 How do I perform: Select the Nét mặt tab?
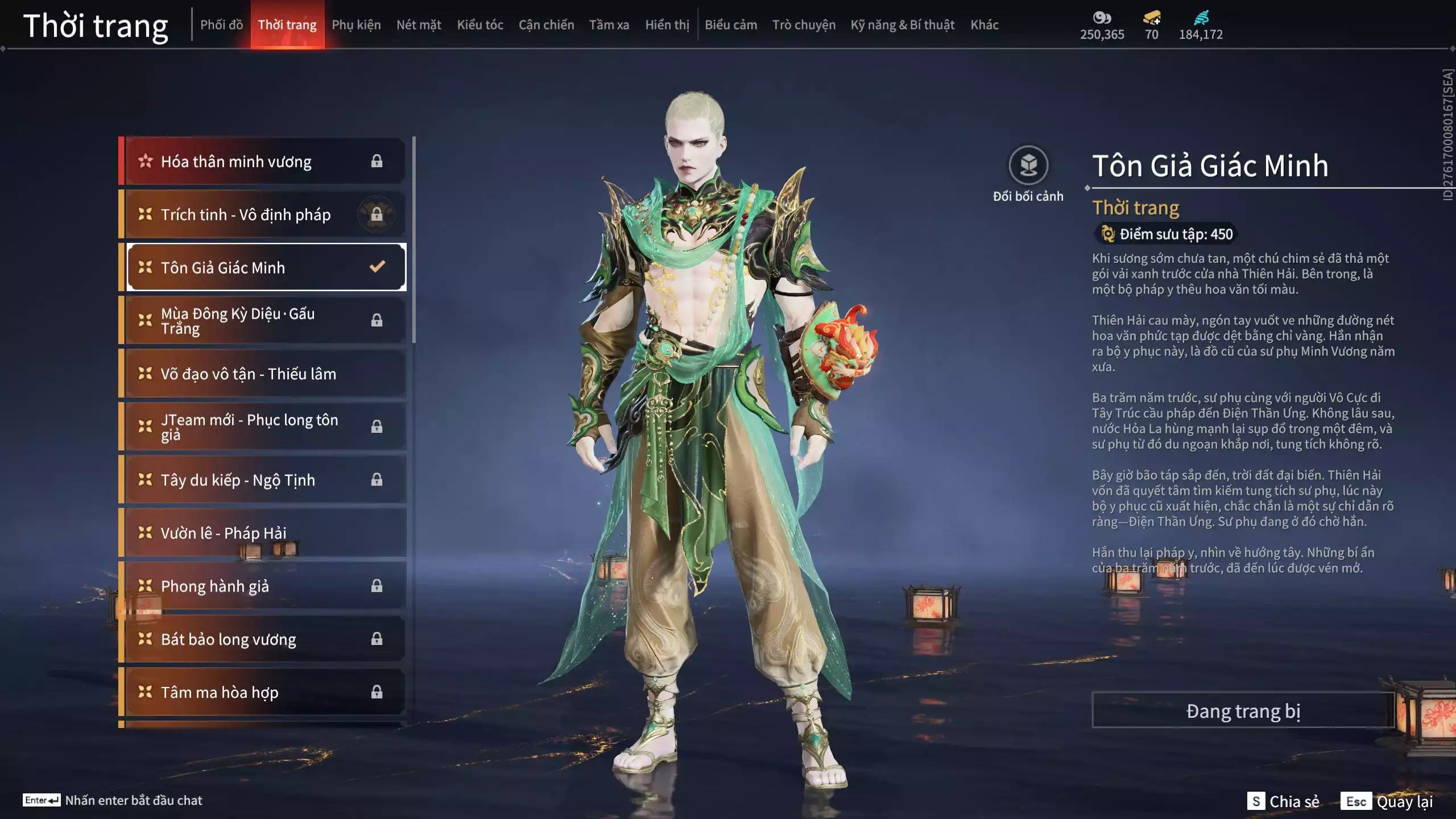(x=419, y=25)
